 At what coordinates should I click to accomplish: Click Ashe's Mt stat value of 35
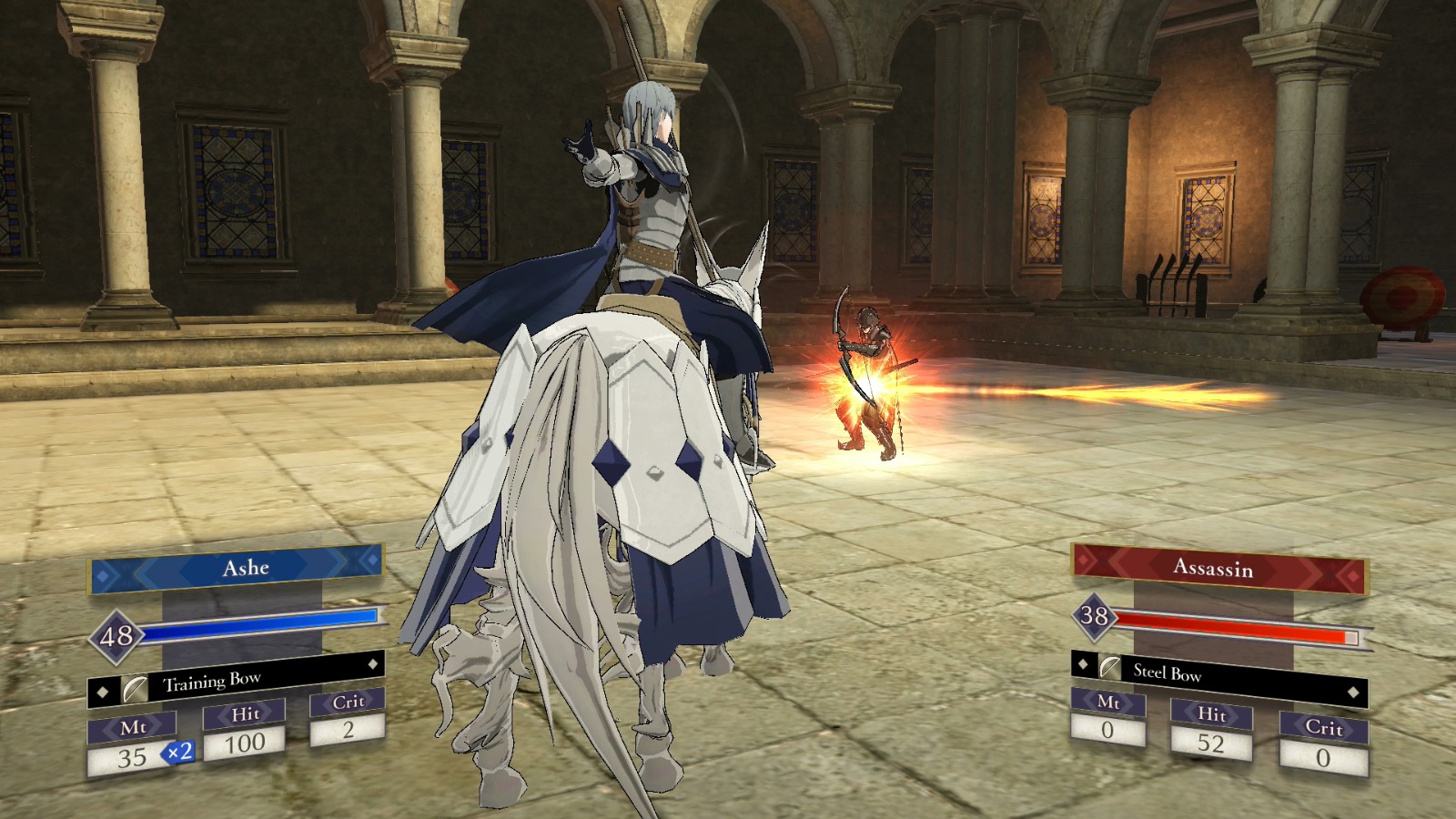[x=130, y=758]
